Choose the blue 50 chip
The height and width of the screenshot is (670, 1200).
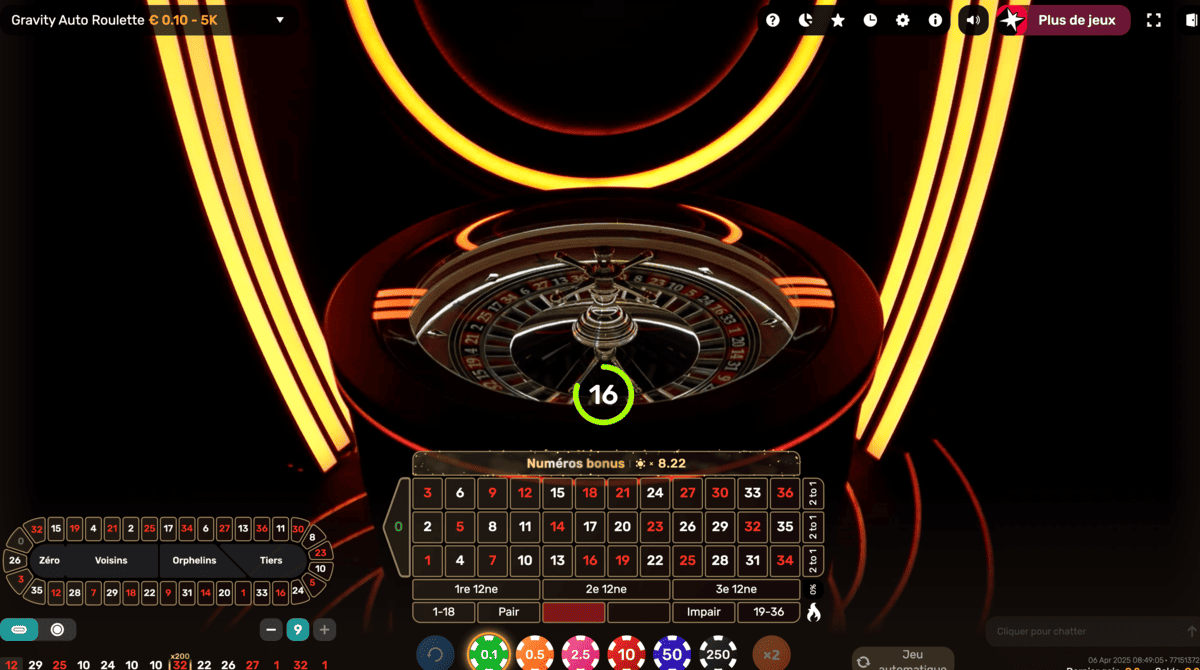(x=672, y=655)
